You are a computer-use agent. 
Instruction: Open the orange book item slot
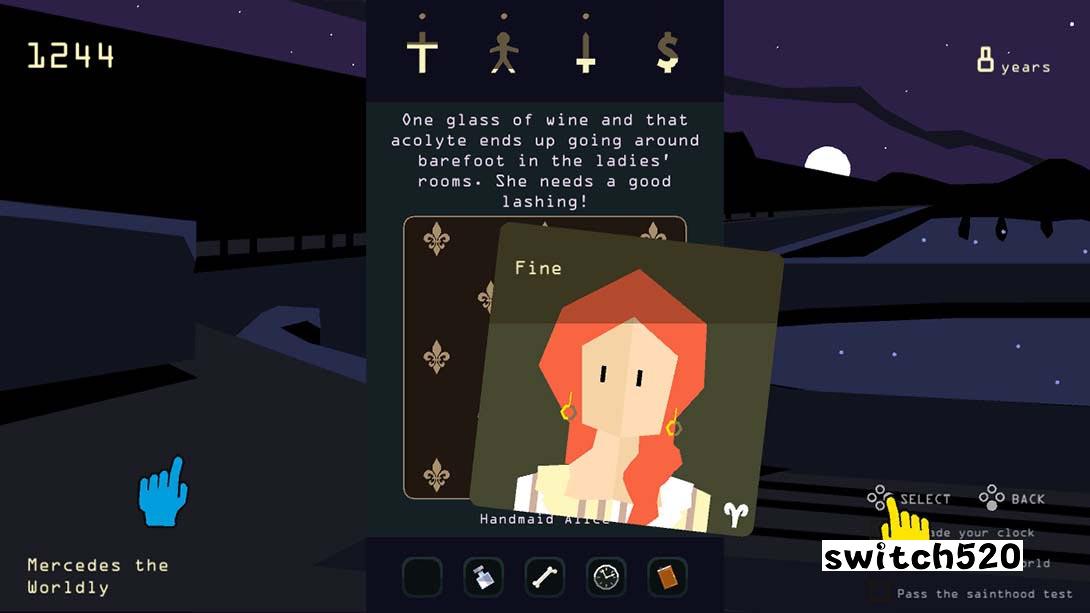click(667, 577)
